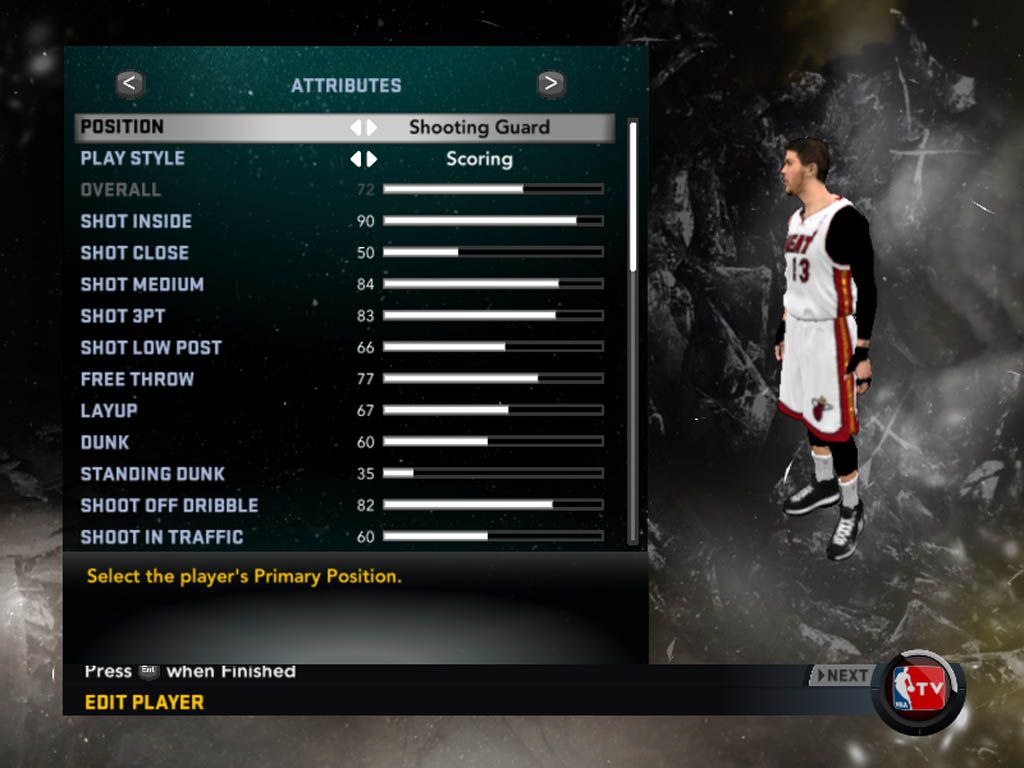This screenshot has height=768, width=1024.
Task: Go to previous attributes page arrow
Action: click(131, 84)
